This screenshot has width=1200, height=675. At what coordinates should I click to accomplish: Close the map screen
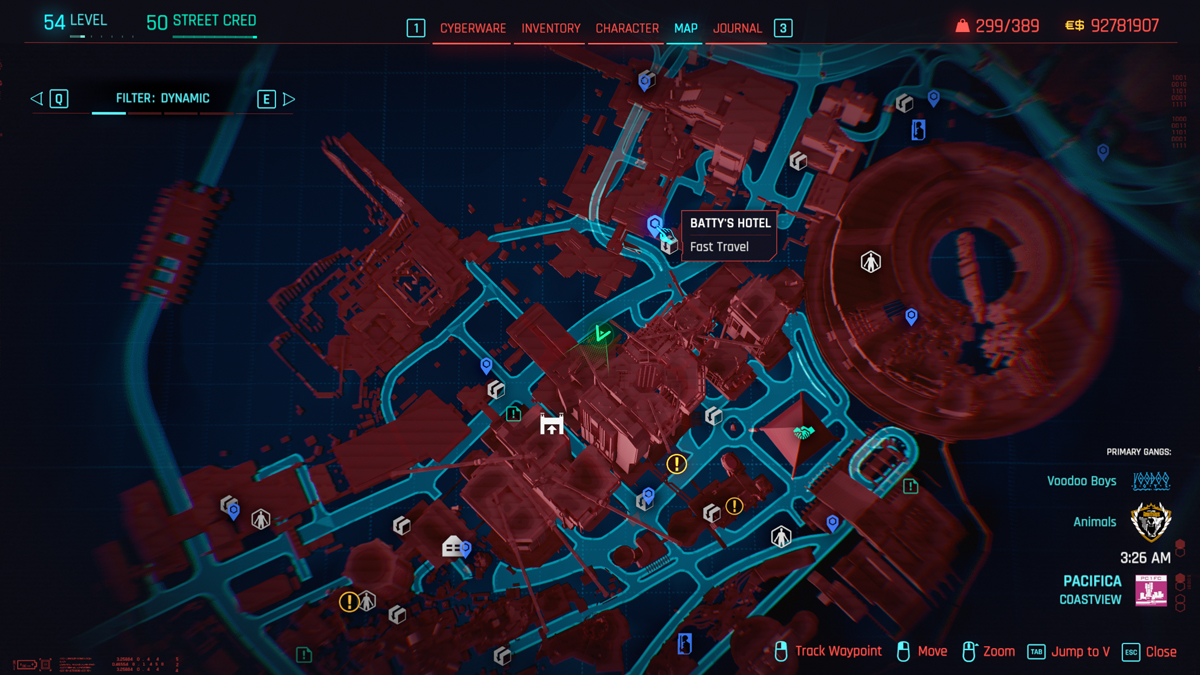[x=1149, y=652]
